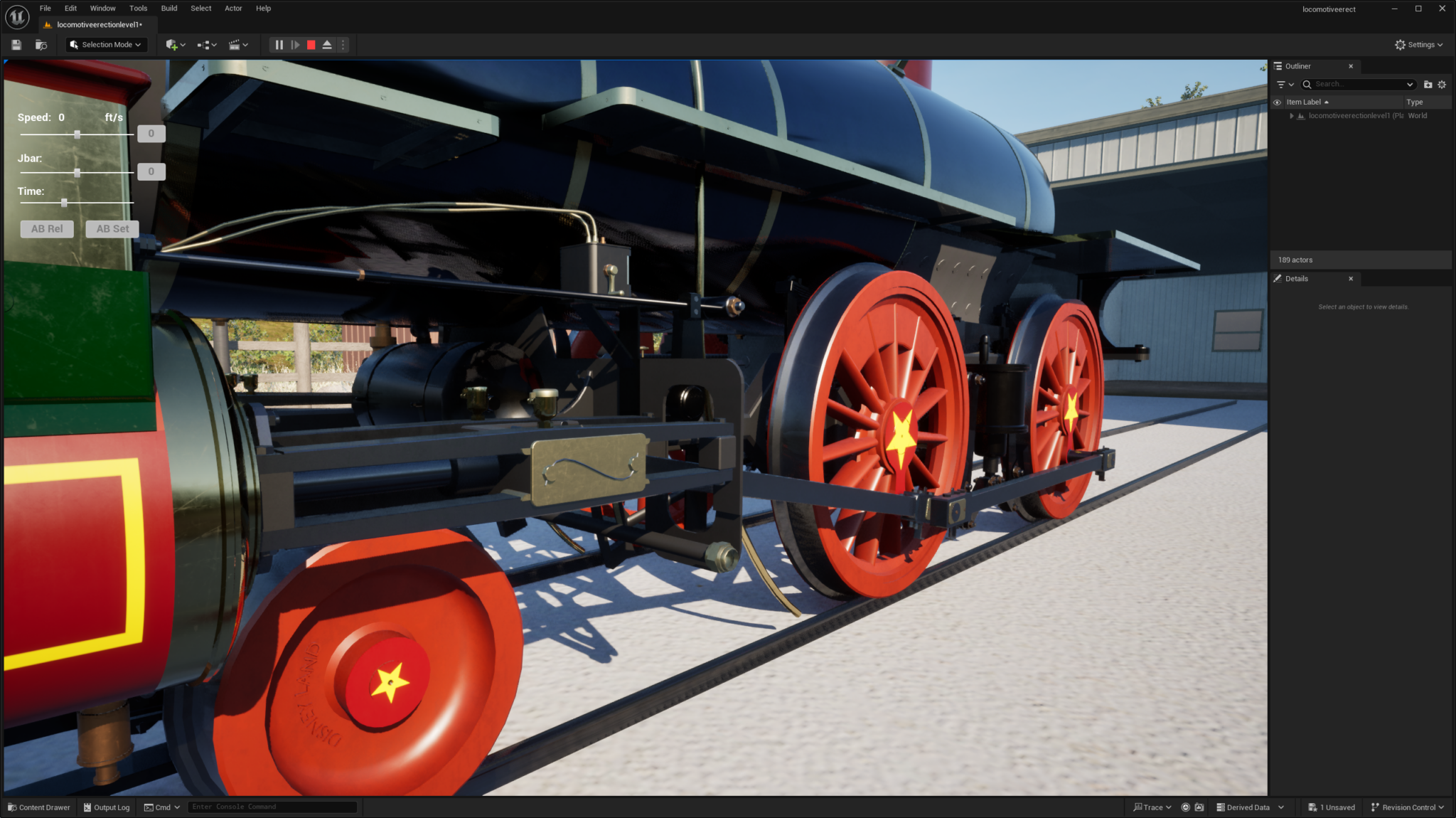Viewport: 1456px width, 818px height.
Task: Toggle visibility of locomotiveerectionlevel1 in Outliner
Action: pos(1278,115)
